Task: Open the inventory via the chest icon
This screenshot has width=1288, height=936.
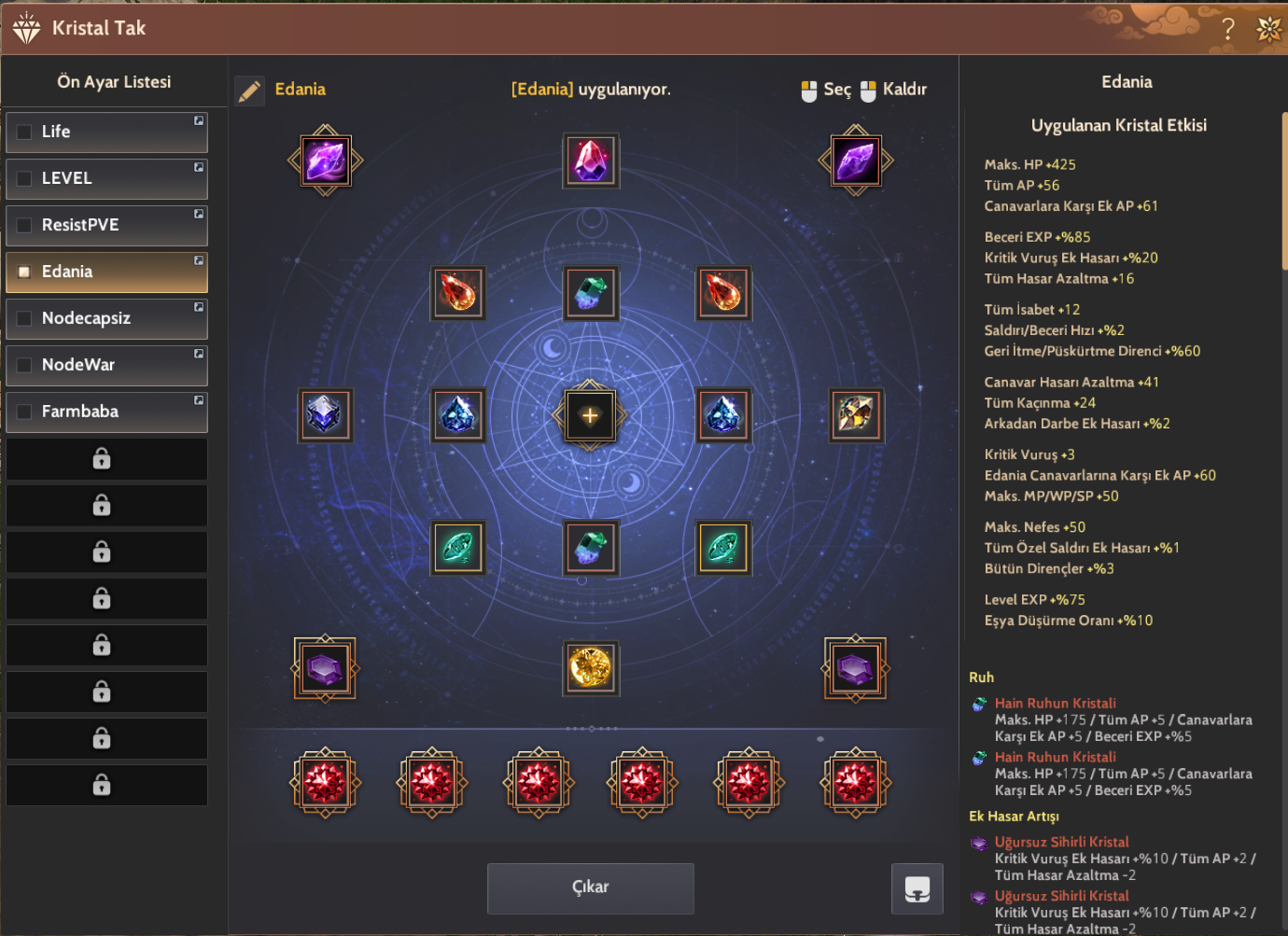Action: pos(917,888)
